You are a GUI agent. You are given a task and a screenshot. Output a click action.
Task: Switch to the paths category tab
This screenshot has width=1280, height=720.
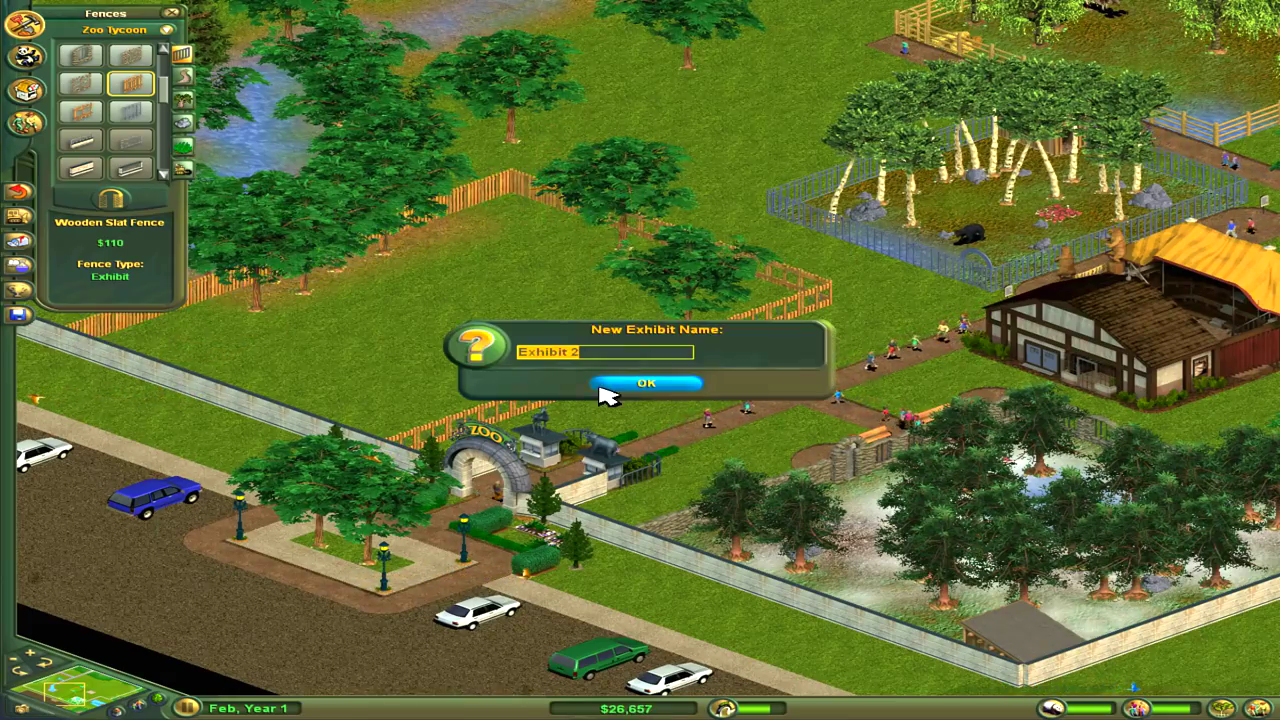point(183,76)
